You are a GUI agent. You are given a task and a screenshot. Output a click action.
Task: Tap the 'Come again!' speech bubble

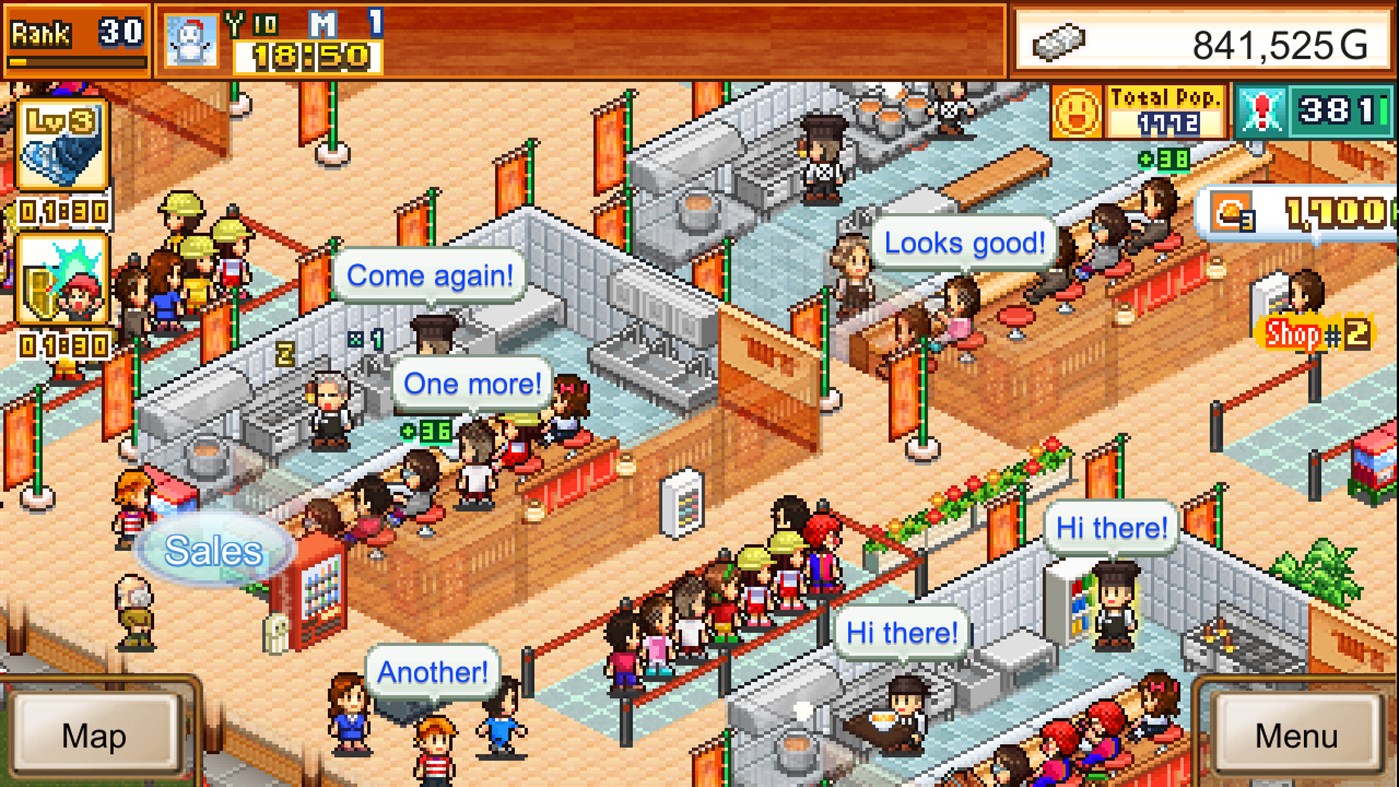tap(431, 276)
